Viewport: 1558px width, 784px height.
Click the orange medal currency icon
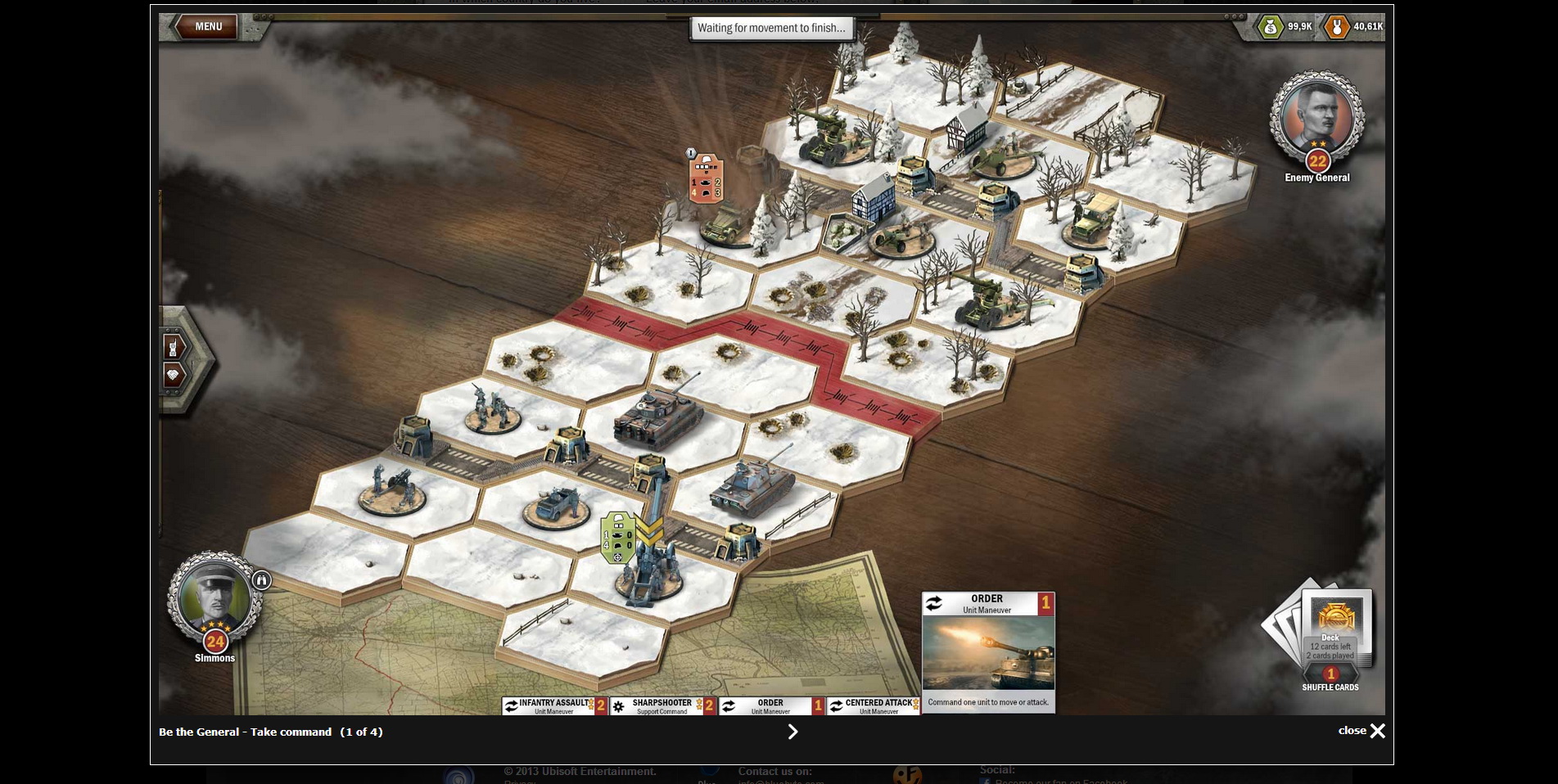click(1336, 27)
